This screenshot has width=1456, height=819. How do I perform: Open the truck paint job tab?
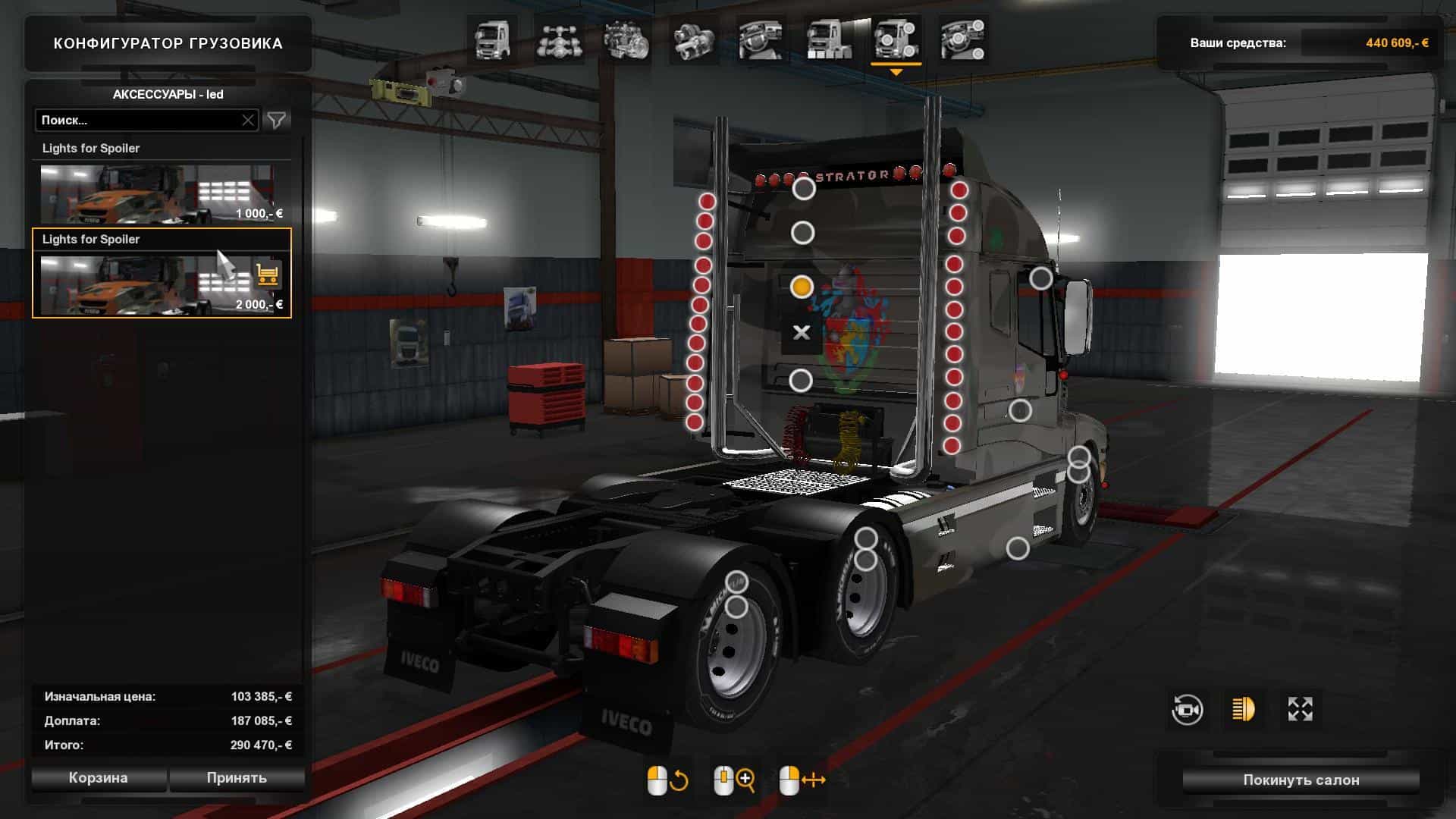coord(828,40)
